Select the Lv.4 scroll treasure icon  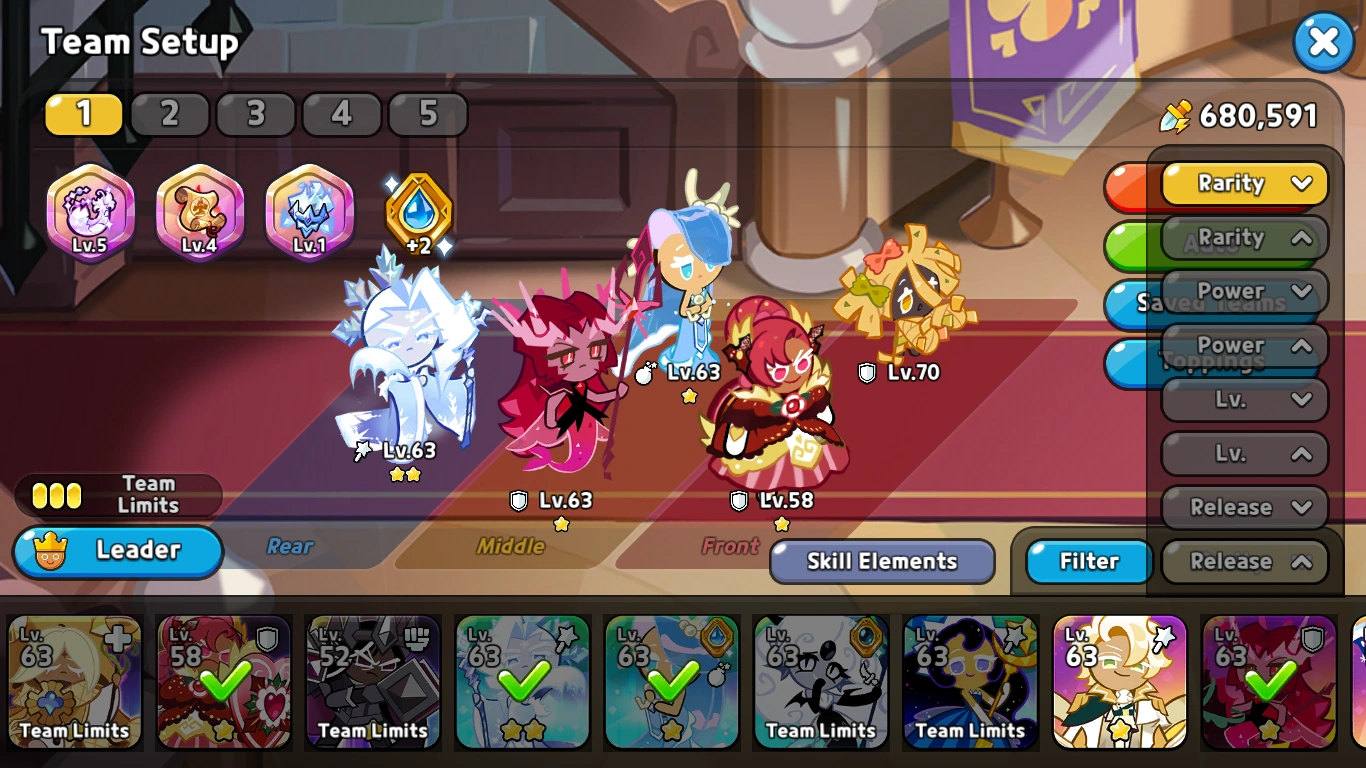pyautogui.click(x=199, y=213)
